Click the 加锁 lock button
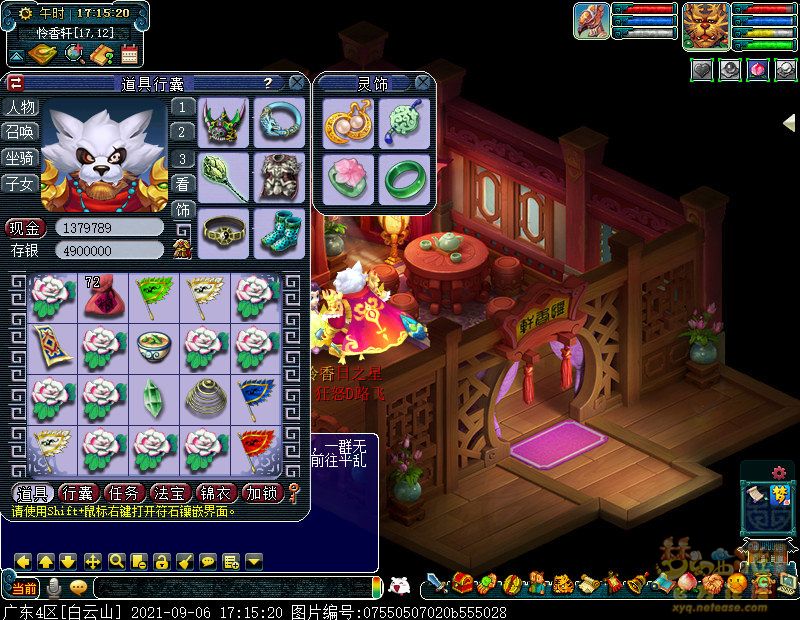This screenshot has width=800, height=620. pos(262,492)
